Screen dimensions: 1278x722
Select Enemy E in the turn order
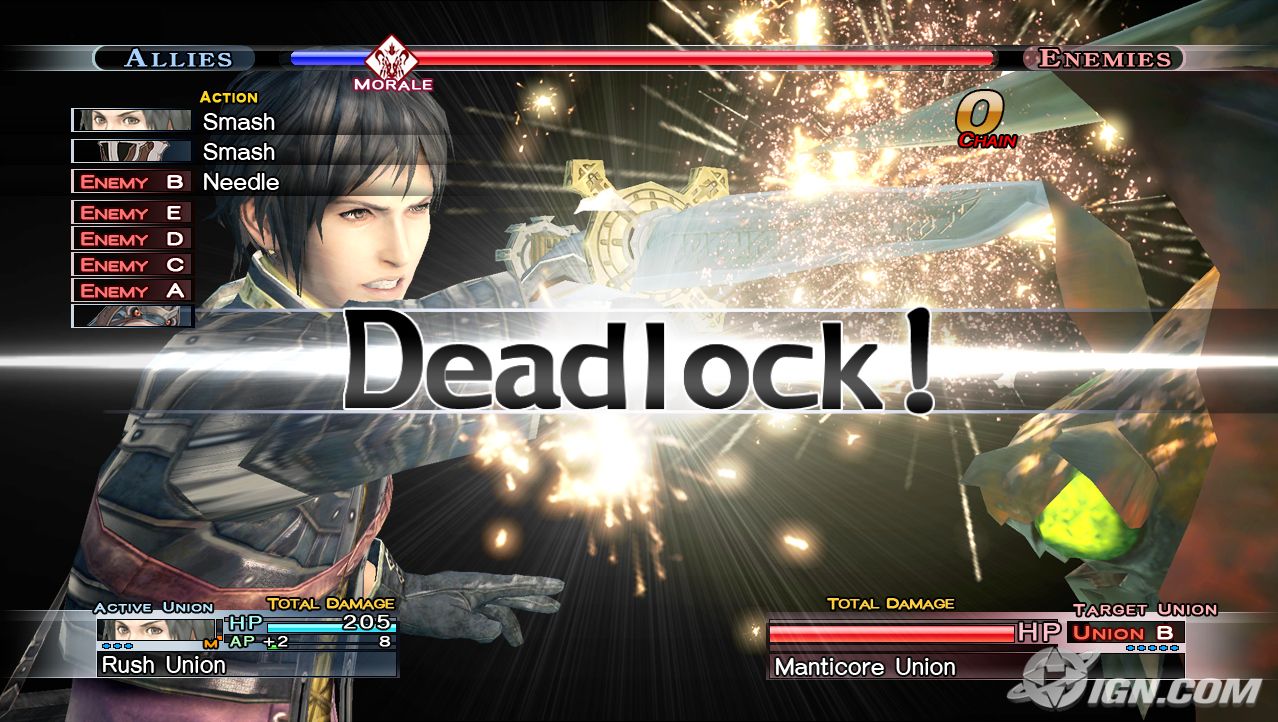pyautogui.click(x=132, y=213)
